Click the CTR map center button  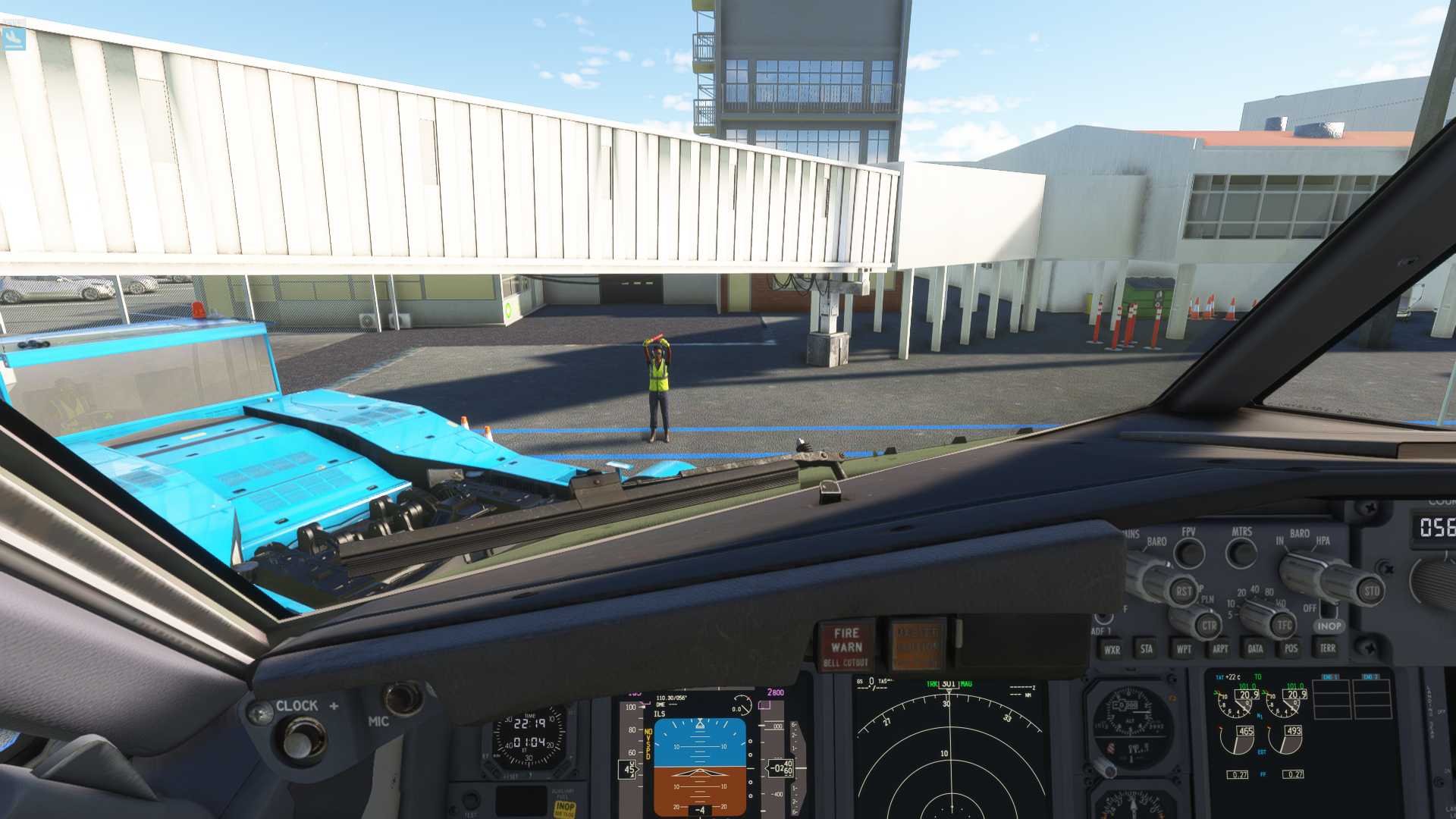point(1209,626)
